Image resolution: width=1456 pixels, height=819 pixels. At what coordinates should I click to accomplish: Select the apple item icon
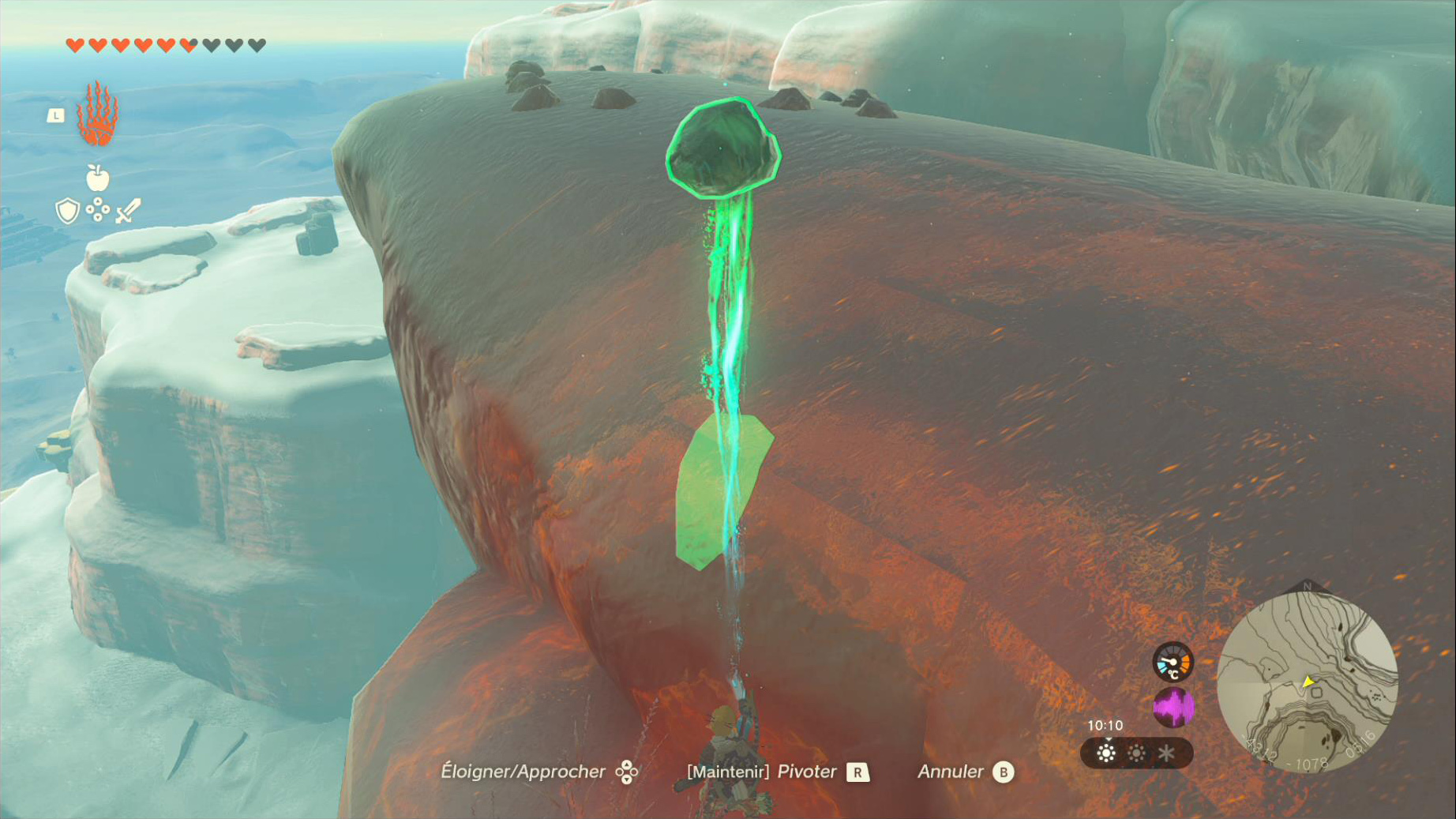tap(97, 178)
